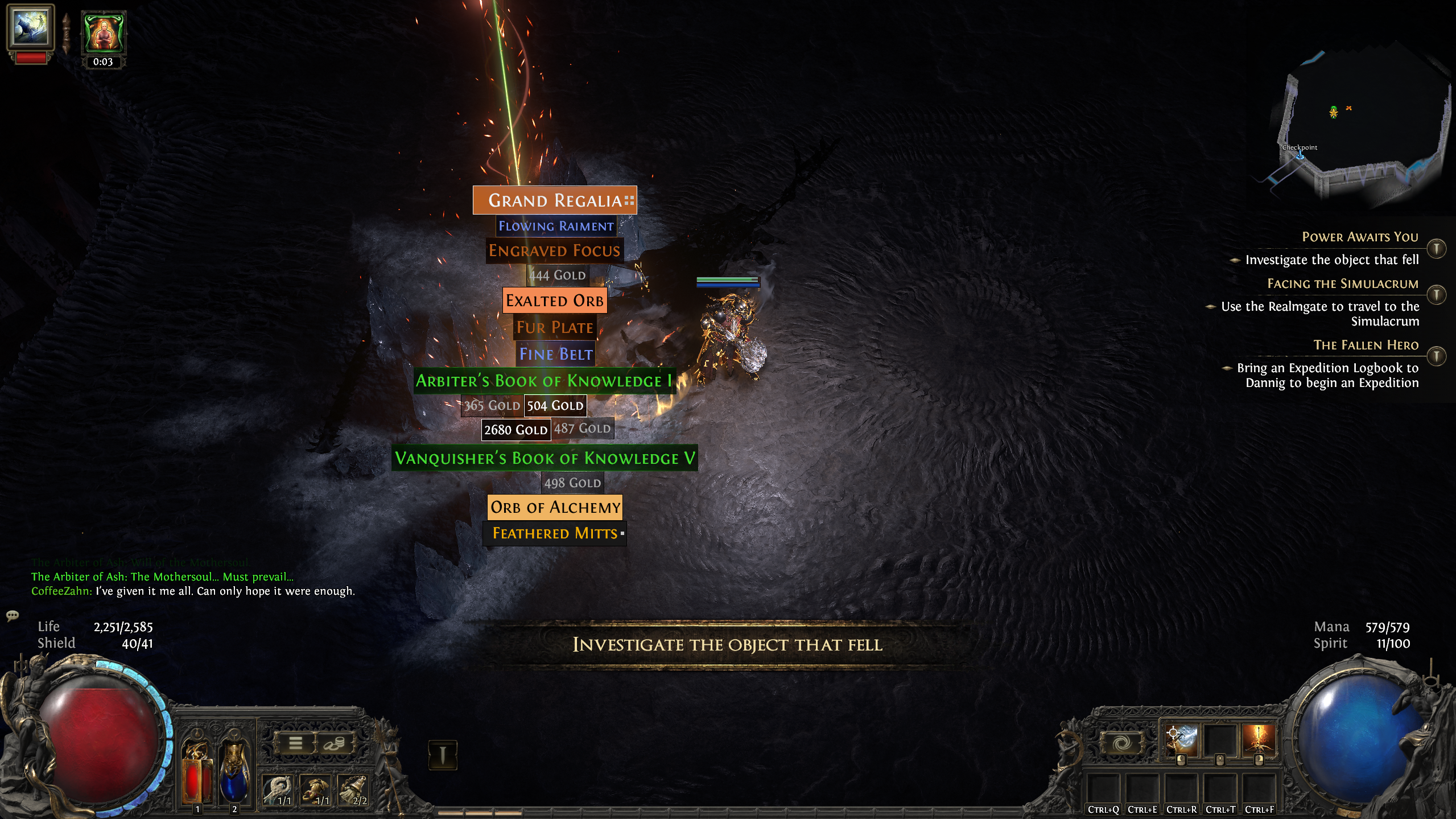This screenshot has height=819, width=1456.
Task: Toggle tracking pin for Facing the Simulacrum
Action: (1437, 294)
